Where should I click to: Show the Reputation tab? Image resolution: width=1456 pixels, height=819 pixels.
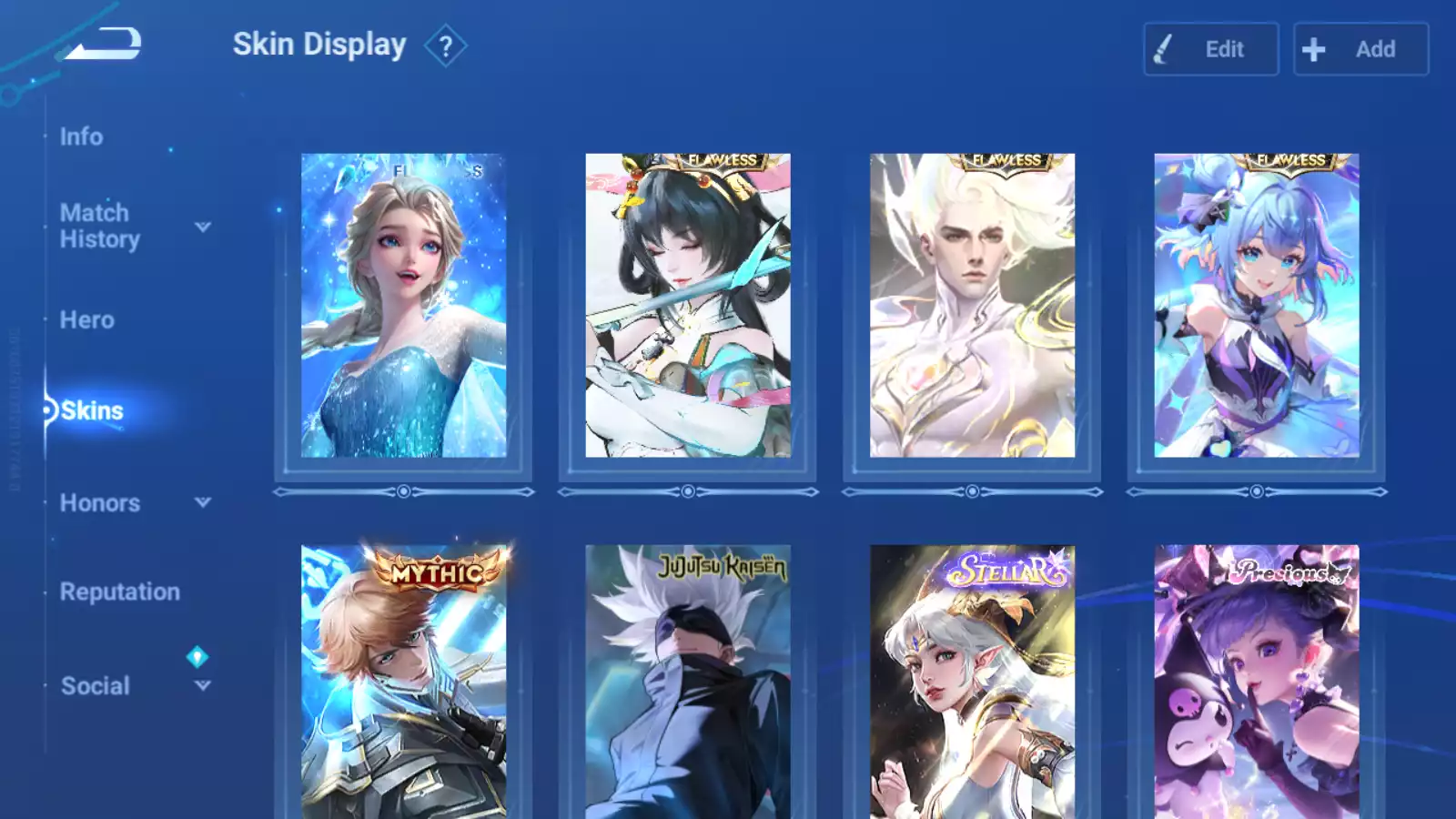pyautogui.click(x=120, y=592)
